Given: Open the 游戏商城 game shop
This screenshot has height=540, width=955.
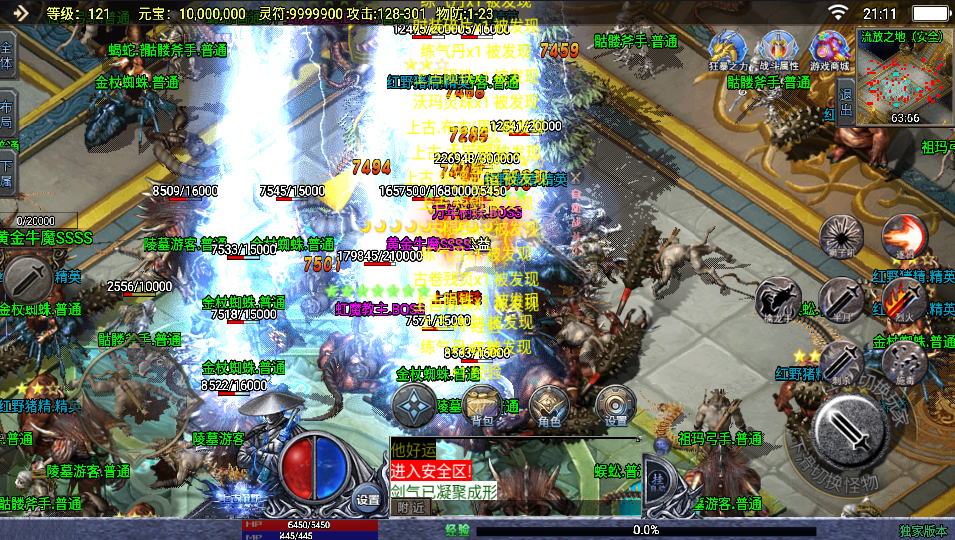Looking at the screenshot, I should (x=829, y=50).
